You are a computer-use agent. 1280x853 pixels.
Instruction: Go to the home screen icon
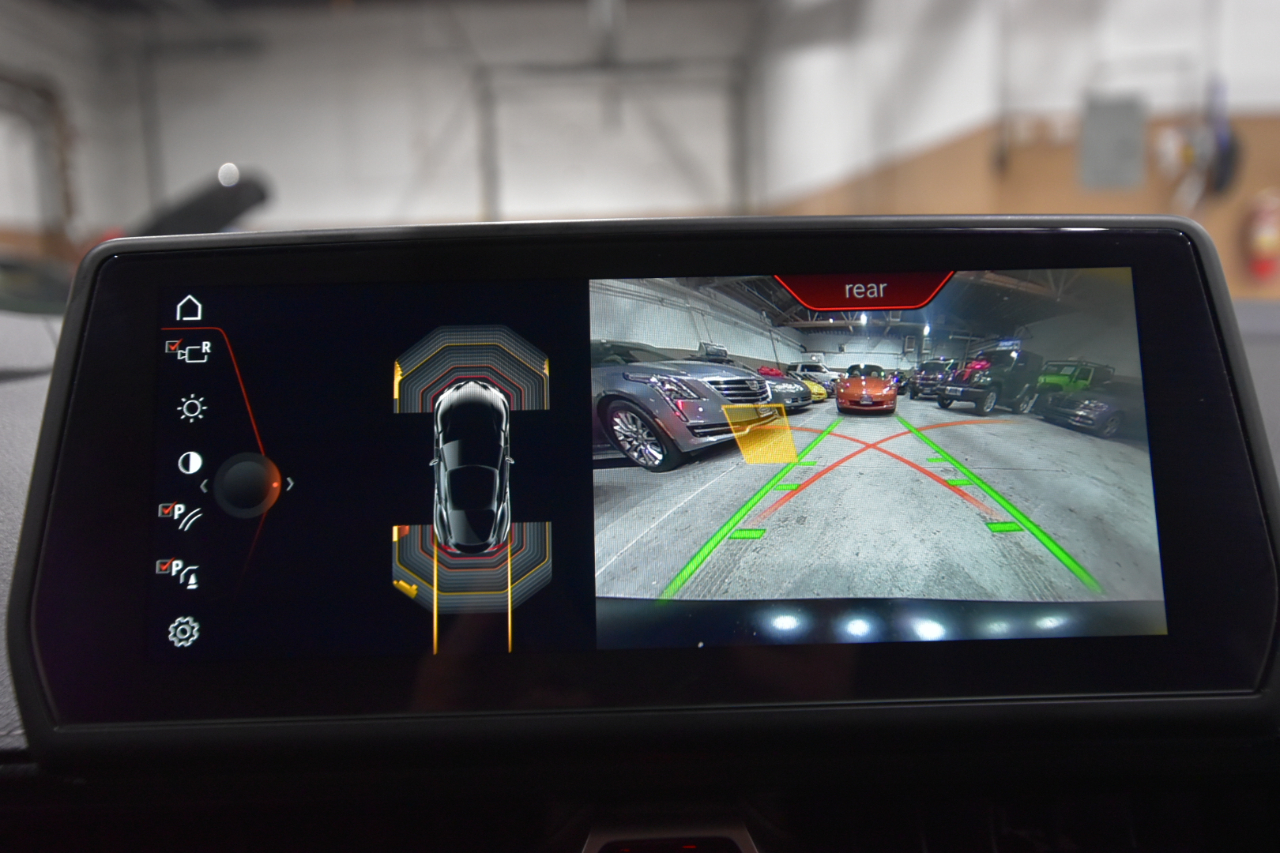point(188,308)
